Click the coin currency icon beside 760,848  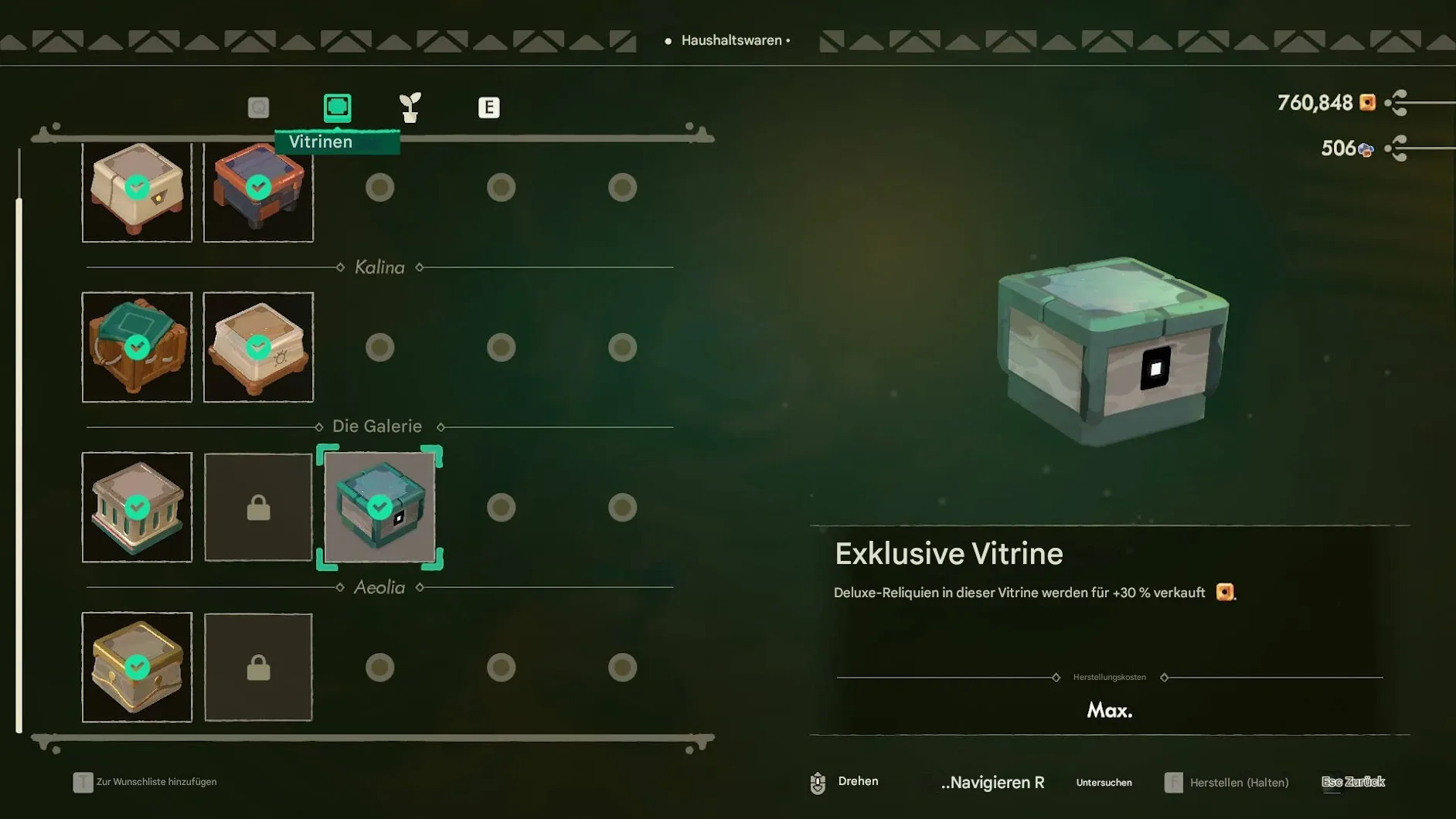pos(1368,103)
